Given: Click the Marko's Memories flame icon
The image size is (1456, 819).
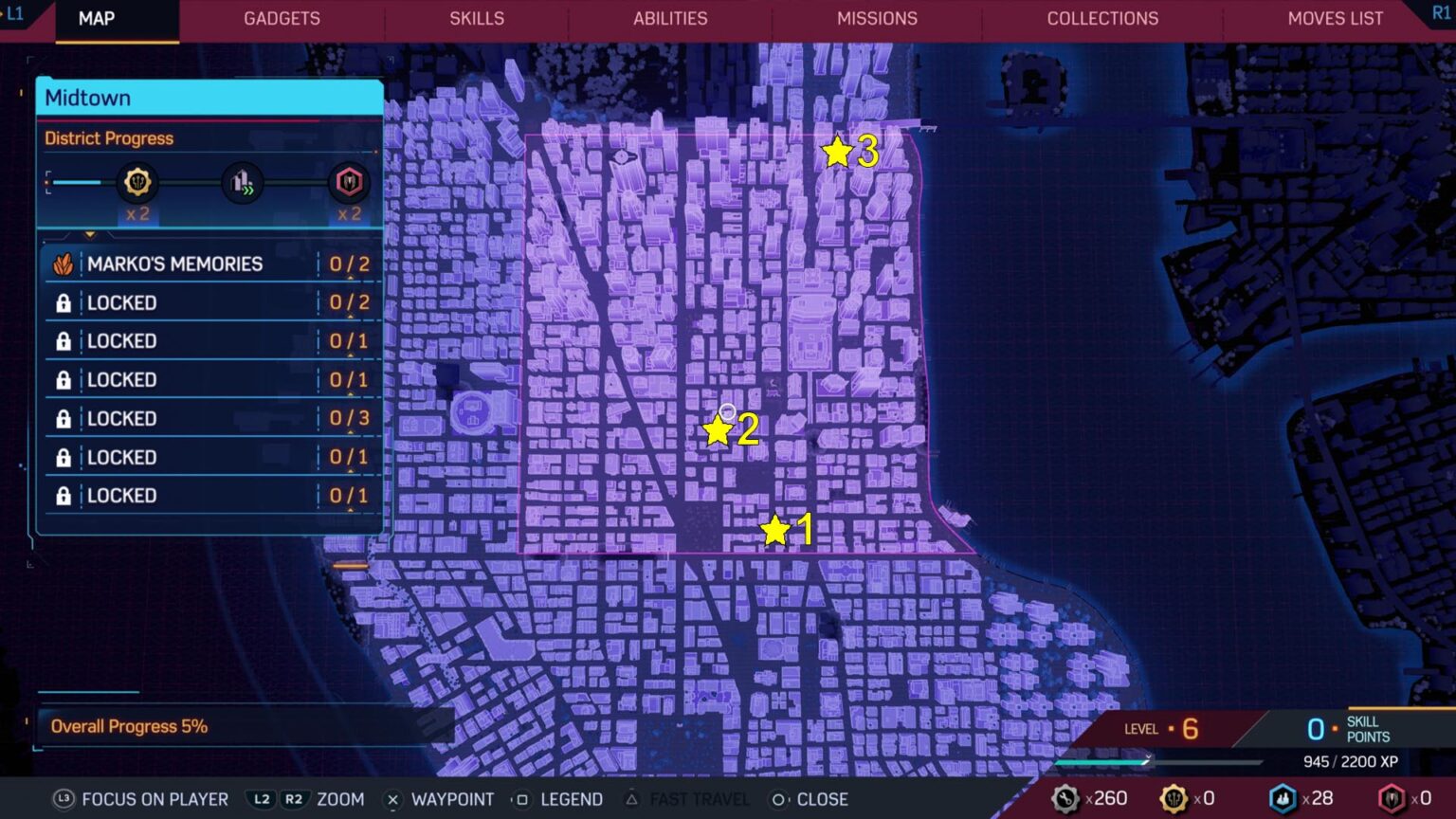Looking at the screenshot, I should click(64, 263).
